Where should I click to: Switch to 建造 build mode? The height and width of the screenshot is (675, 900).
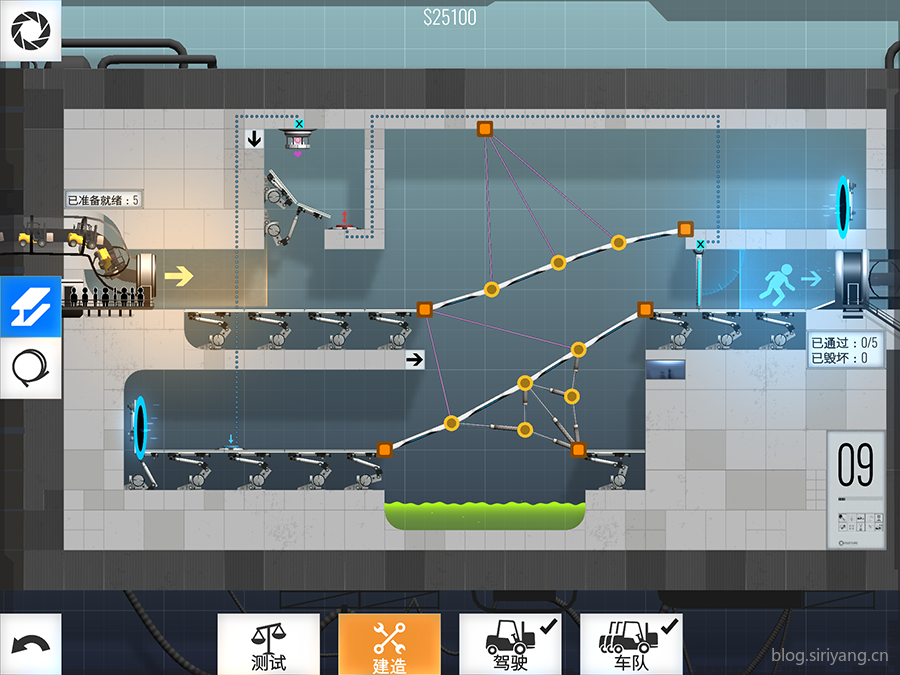coord(389,644)
